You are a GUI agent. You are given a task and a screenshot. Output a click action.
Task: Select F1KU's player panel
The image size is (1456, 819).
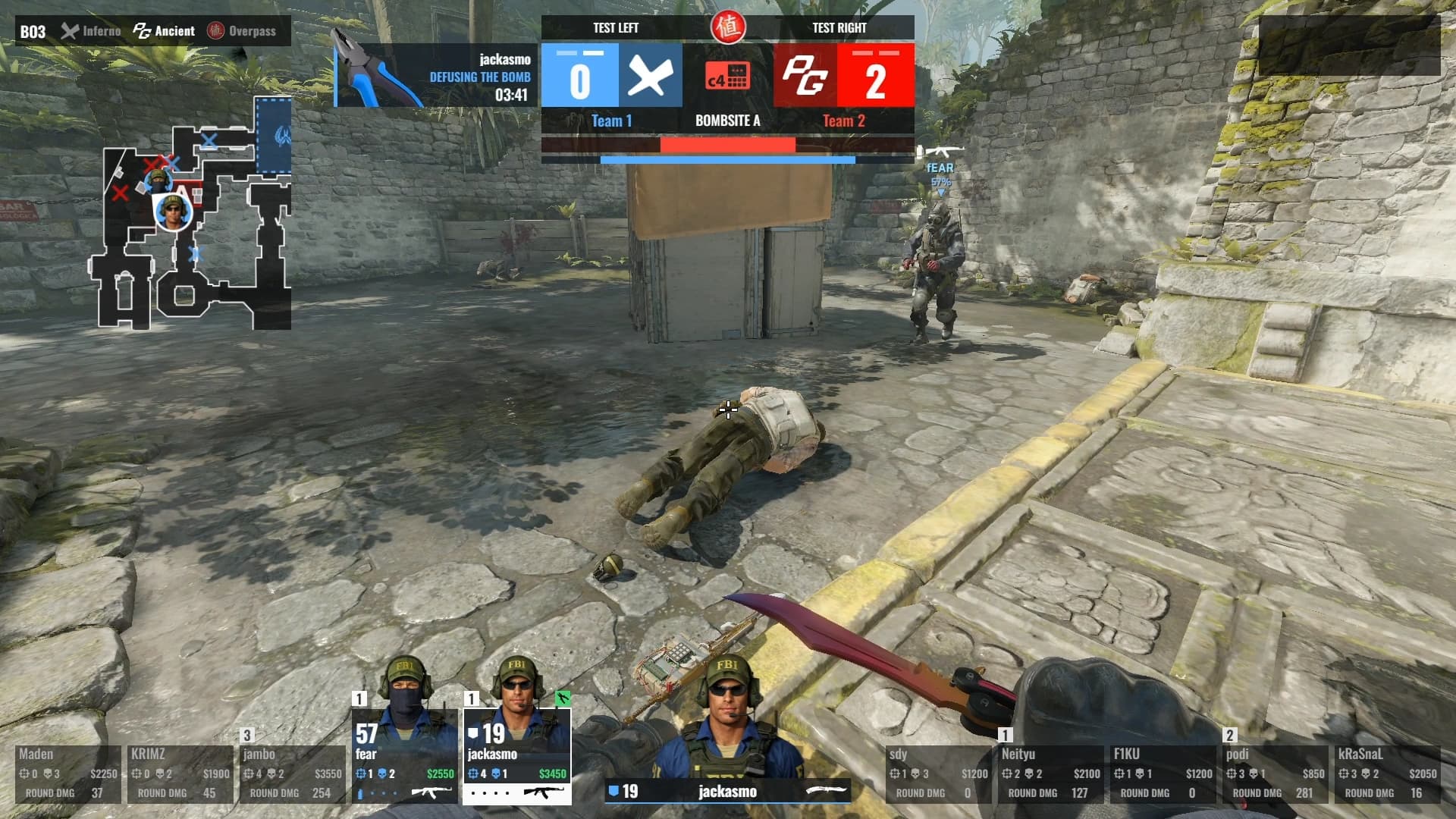(x=1163, y=773)
